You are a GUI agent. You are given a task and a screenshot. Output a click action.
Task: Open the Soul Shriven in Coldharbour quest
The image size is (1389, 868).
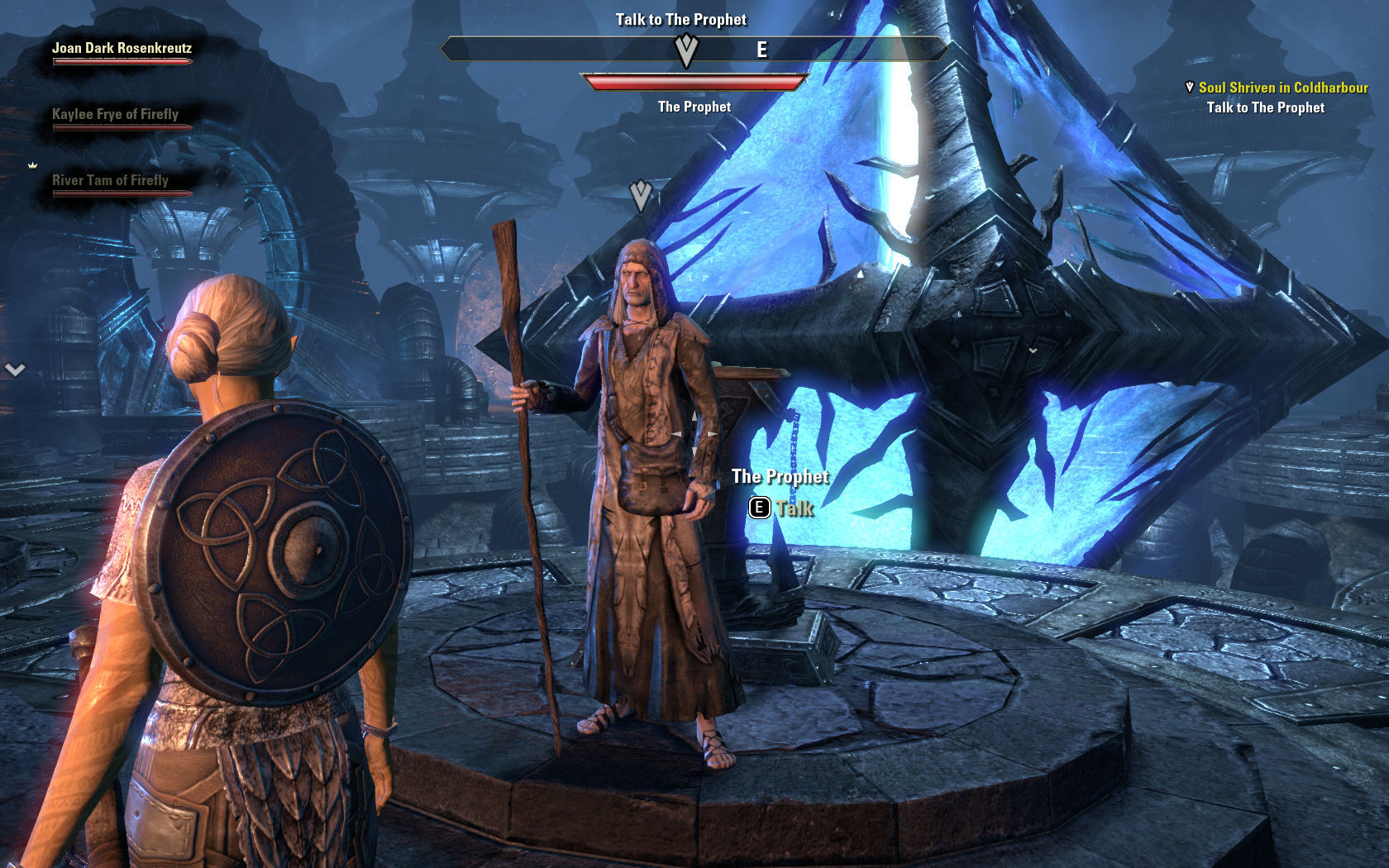coord(1282,88)
